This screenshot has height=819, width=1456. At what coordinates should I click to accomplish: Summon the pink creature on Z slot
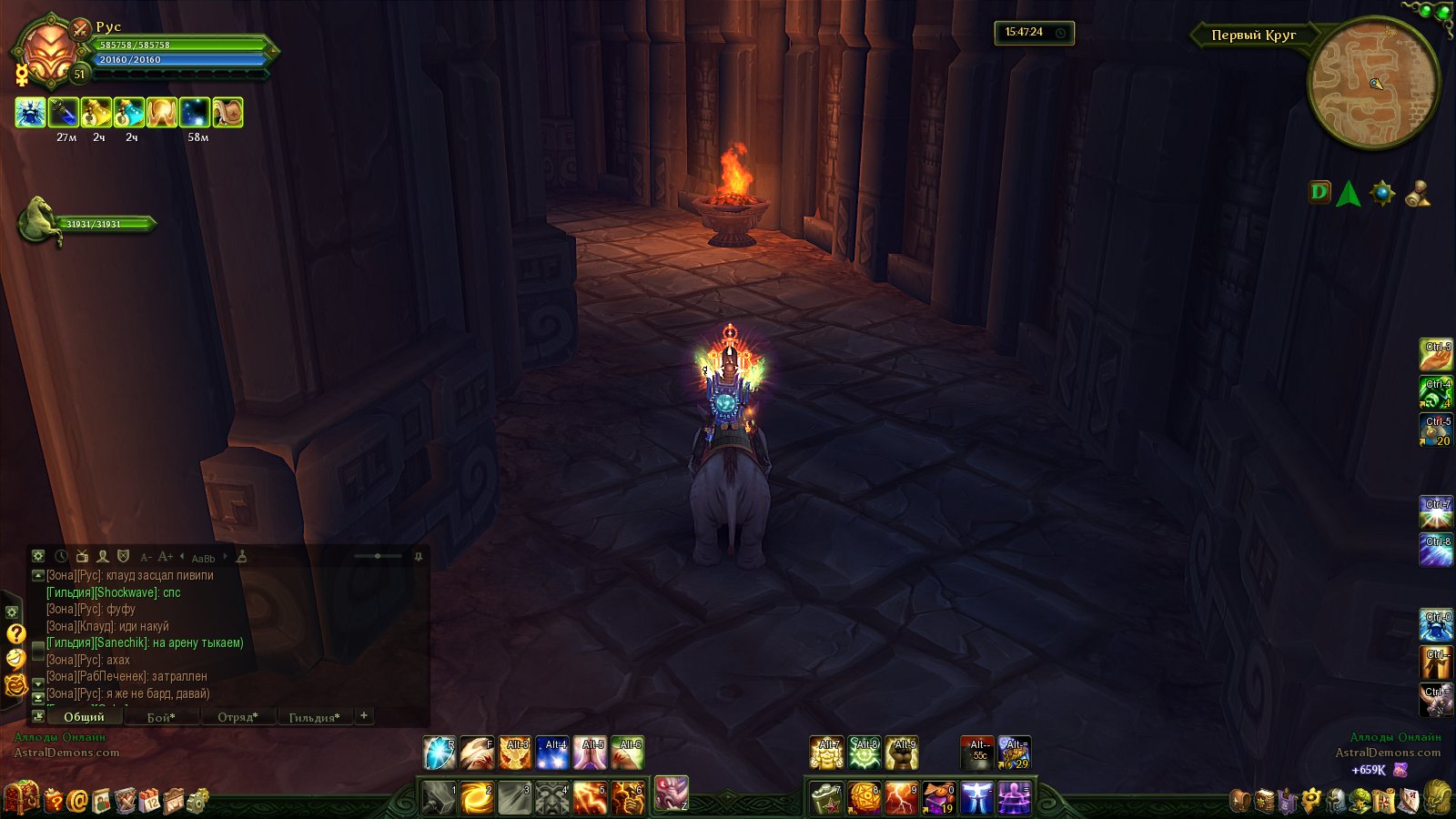pyautogui.click(x=672, y=794)
